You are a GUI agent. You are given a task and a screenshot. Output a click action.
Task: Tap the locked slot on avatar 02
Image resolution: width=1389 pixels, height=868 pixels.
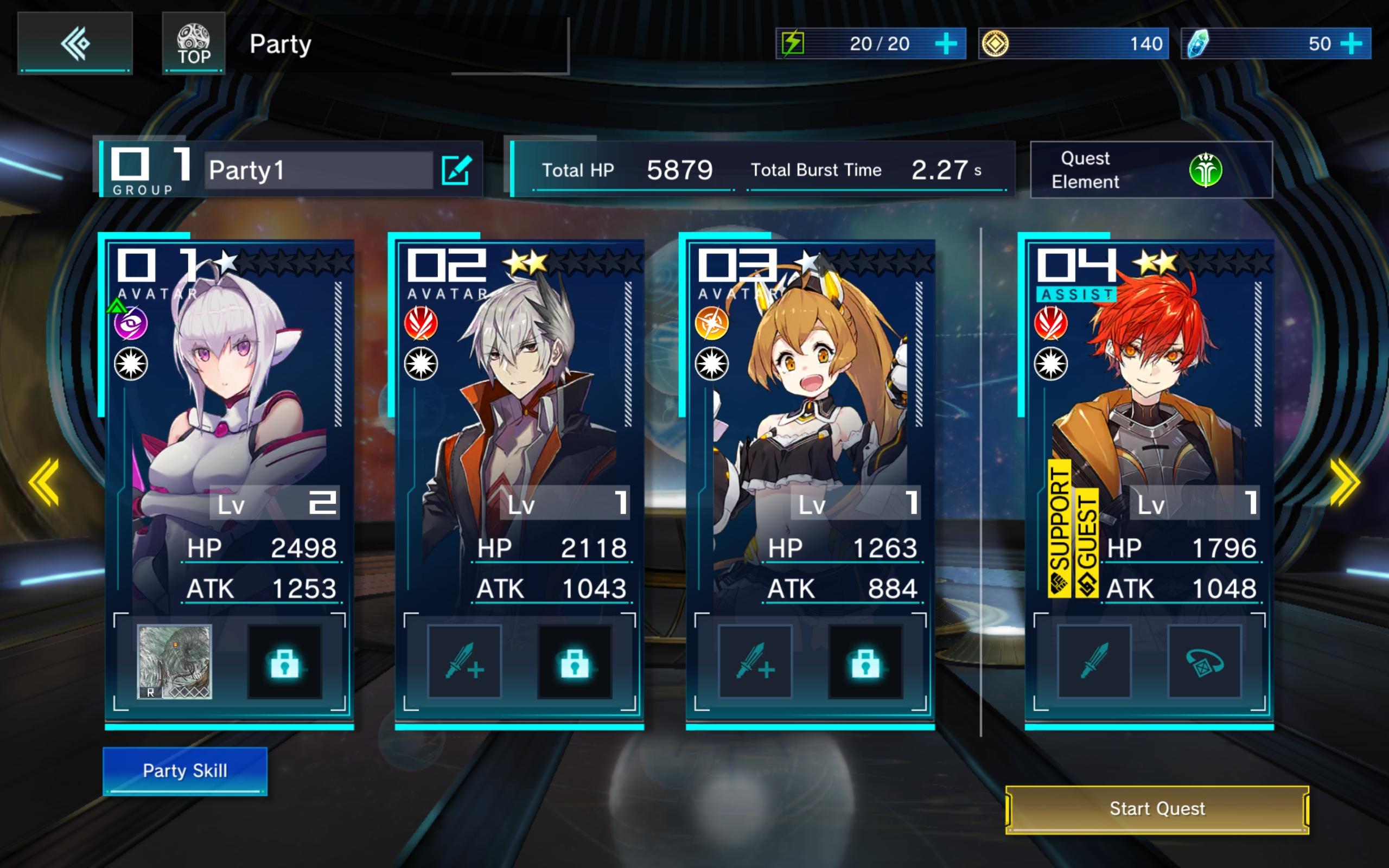(x=575, y=661)
